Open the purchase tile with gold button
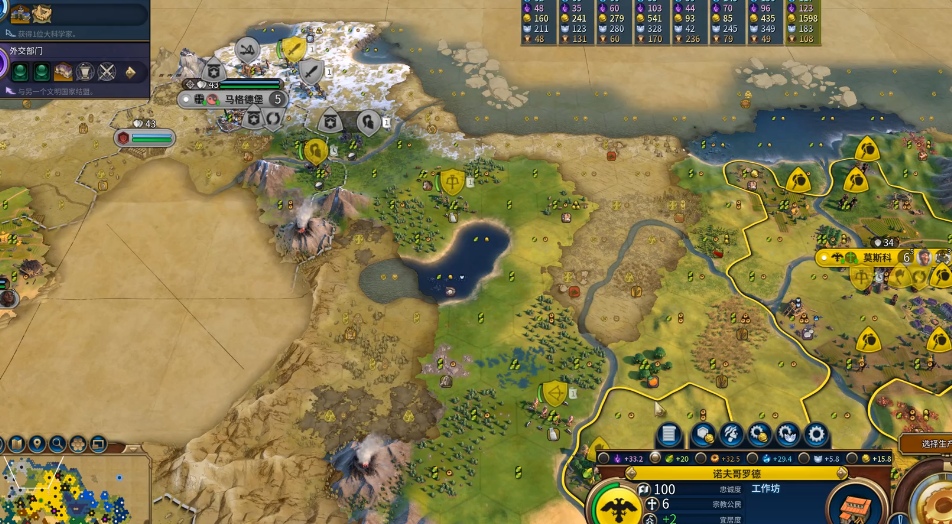The height and width of the screenshot is (524, 952). [x=703, y=434]
